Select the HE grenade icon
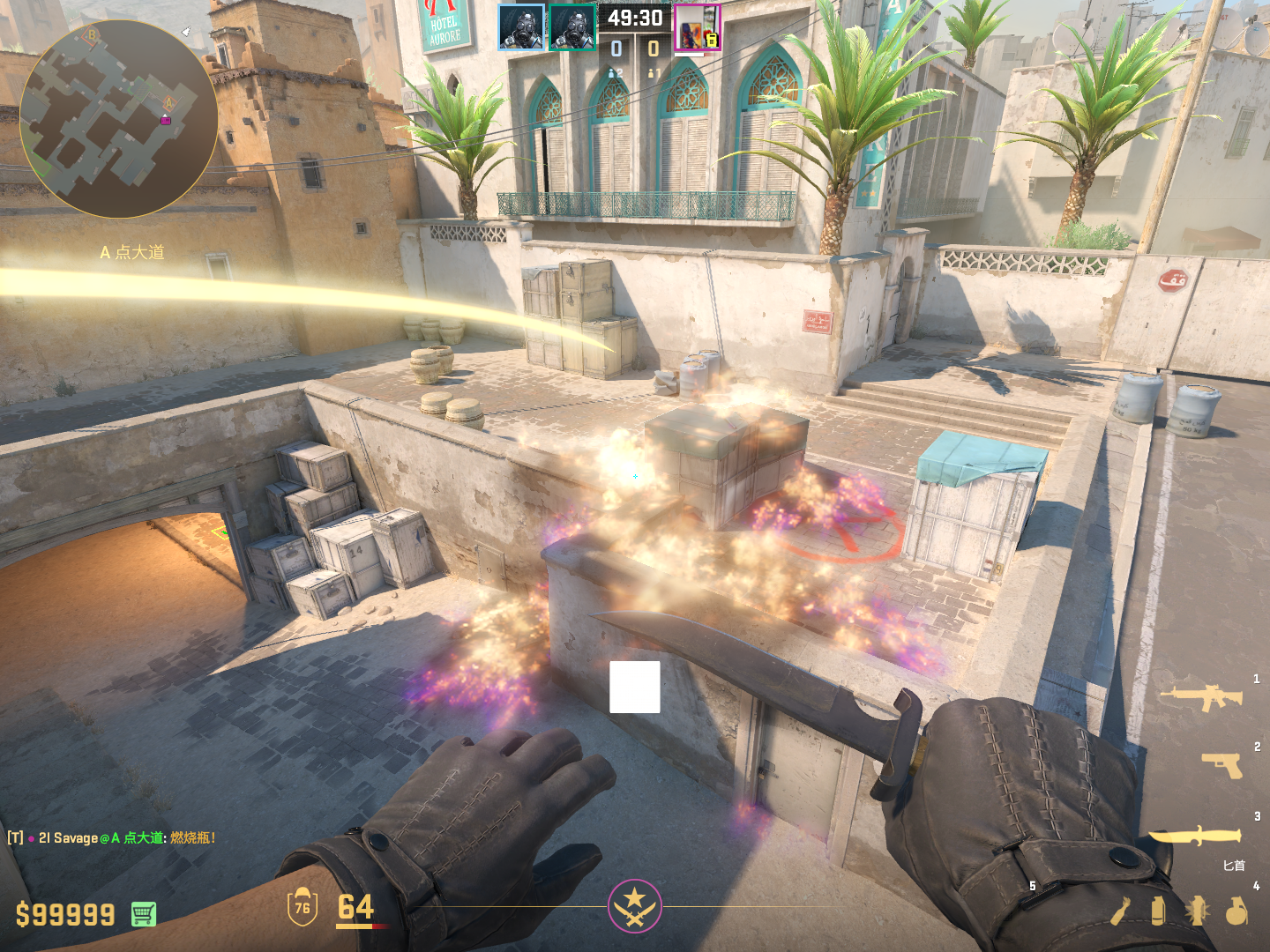 tap(1236, 911)
